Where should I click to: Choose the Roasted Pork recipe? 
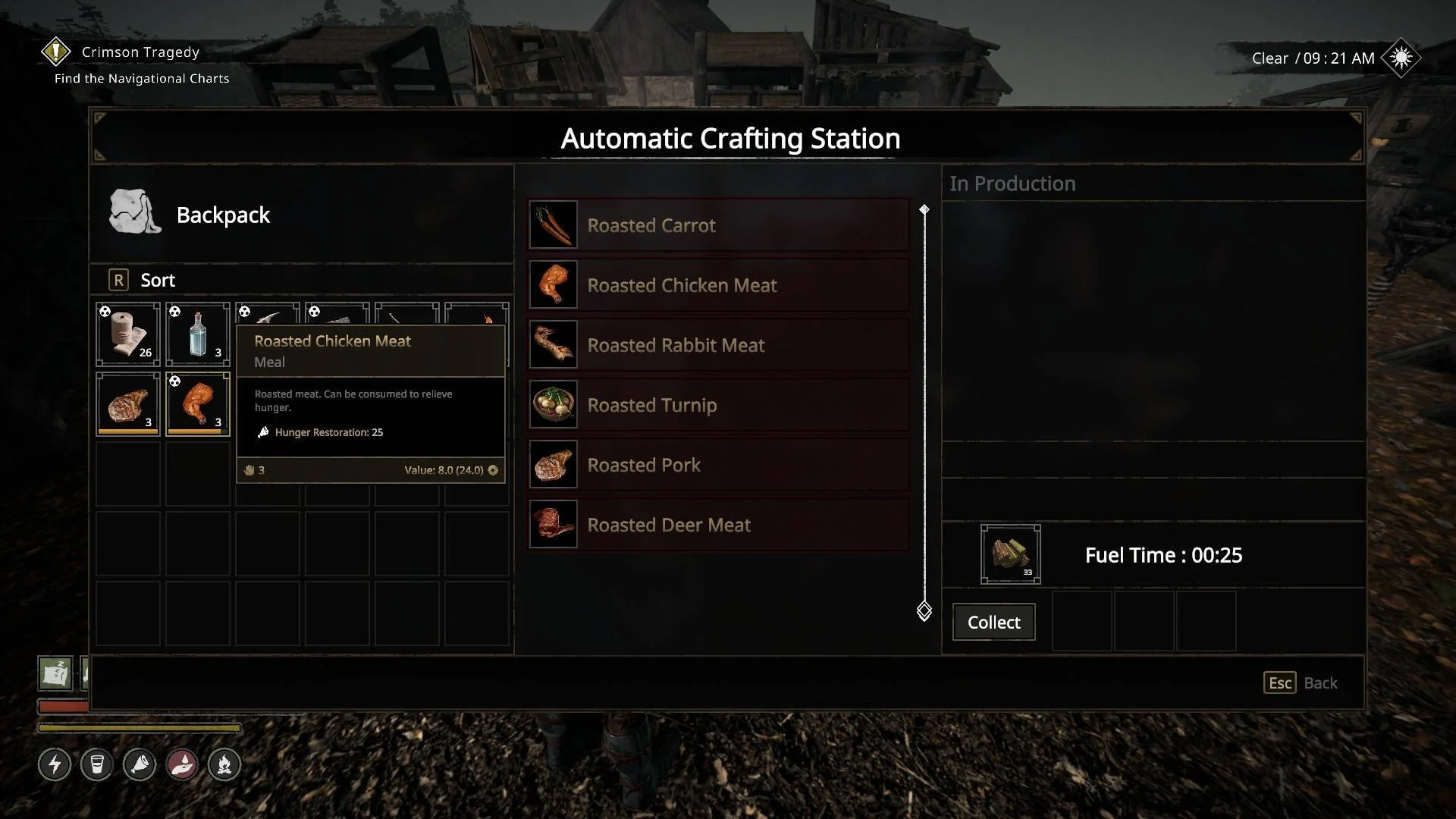point(718,465)
